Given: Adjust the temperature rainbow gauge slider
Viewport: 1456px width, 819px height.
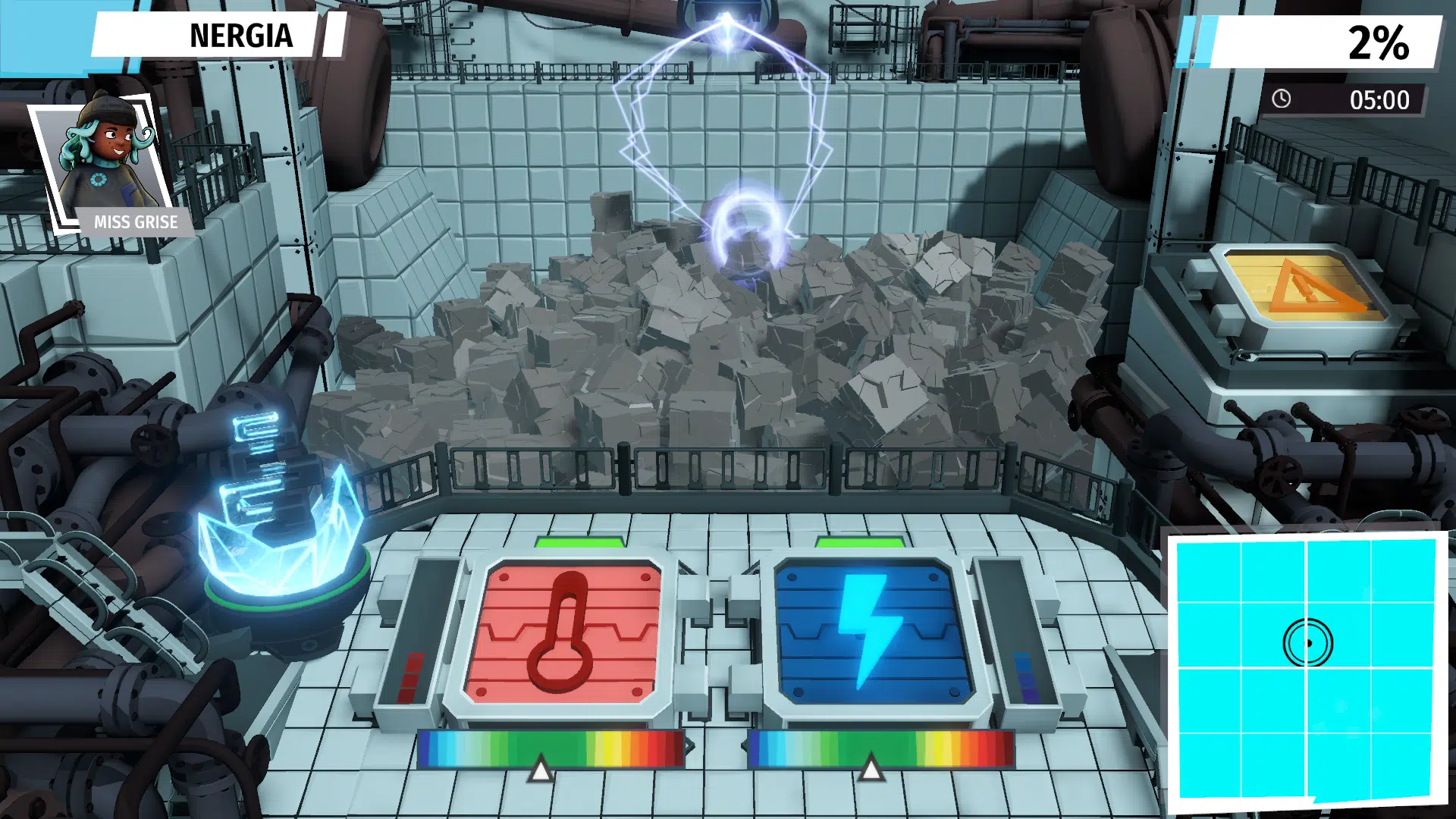Looking at the screenshot, I should coord(540,769).
